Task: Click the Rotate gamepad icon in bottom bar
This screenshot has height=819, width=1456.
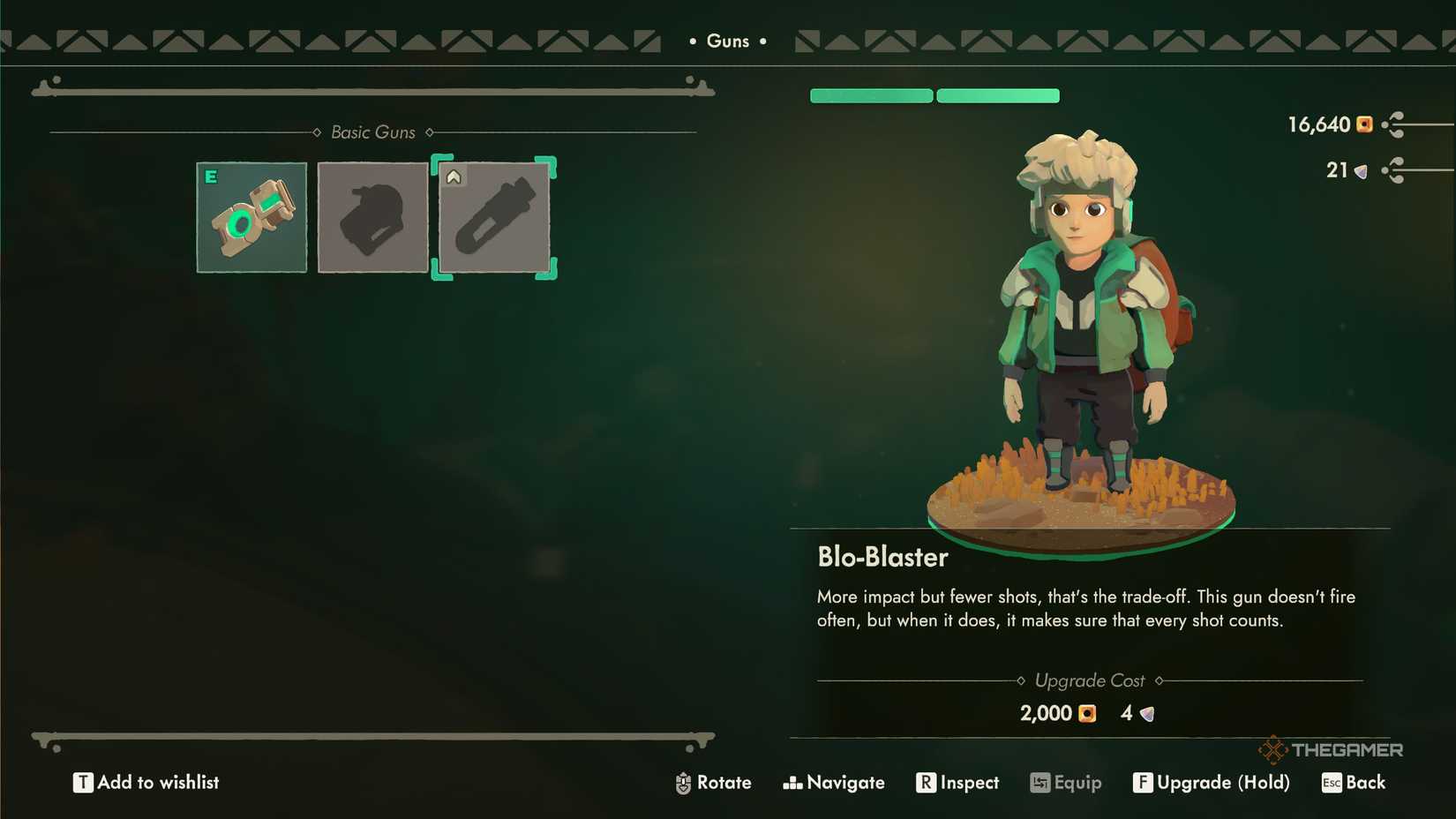Action: (x=682, y=782)
